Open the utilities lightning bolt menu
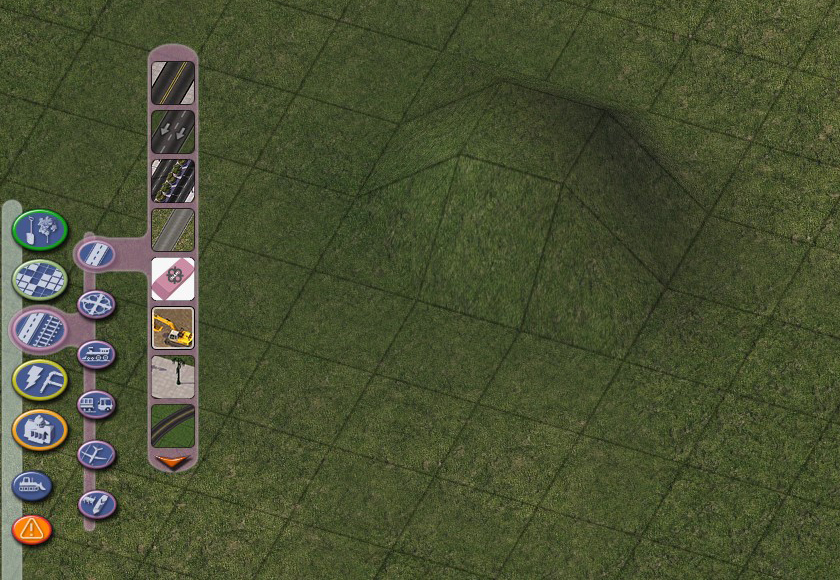840x580 pixels. point(39,379)
